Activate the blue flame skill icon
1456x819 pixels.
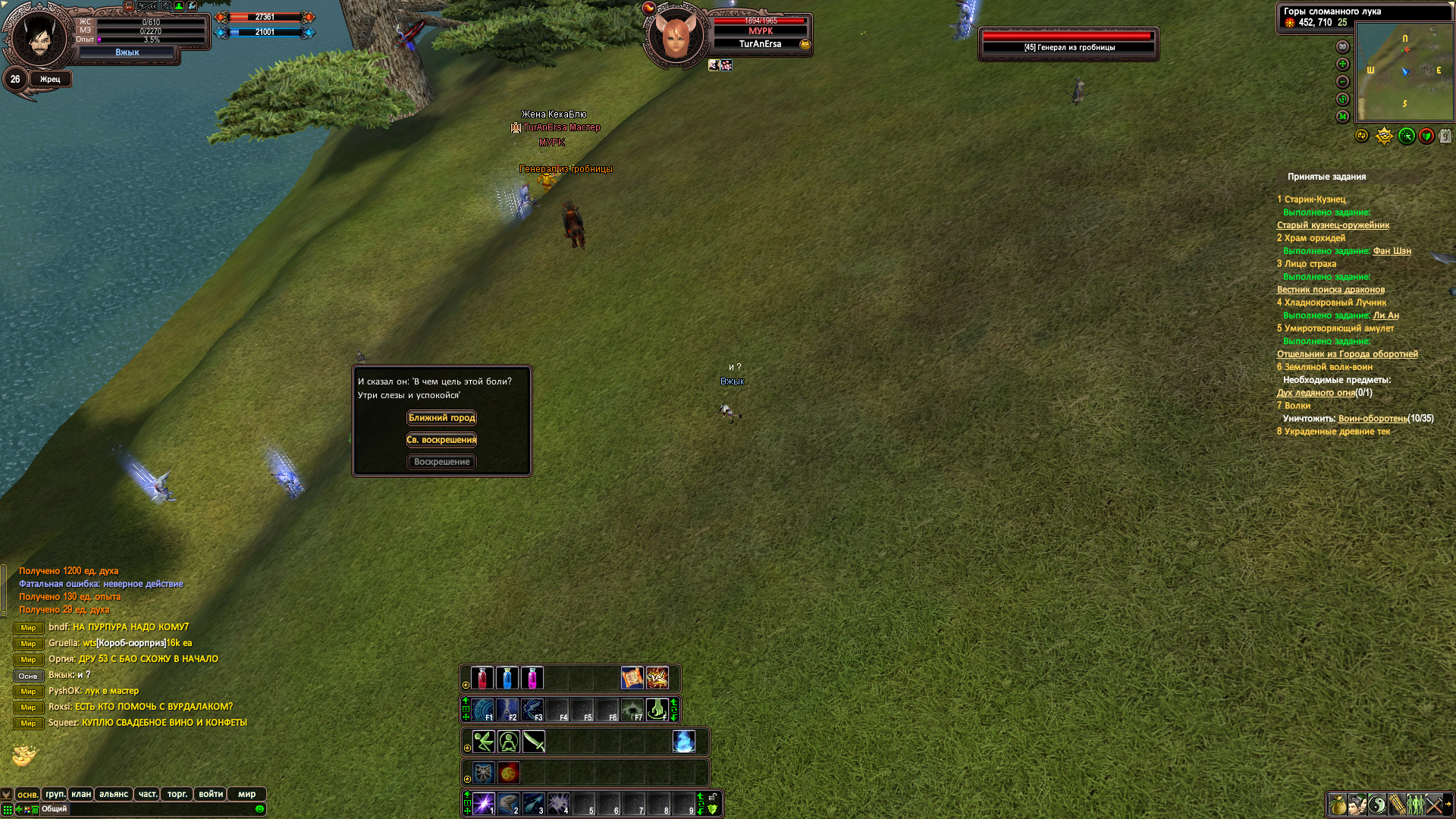(683, 742)
